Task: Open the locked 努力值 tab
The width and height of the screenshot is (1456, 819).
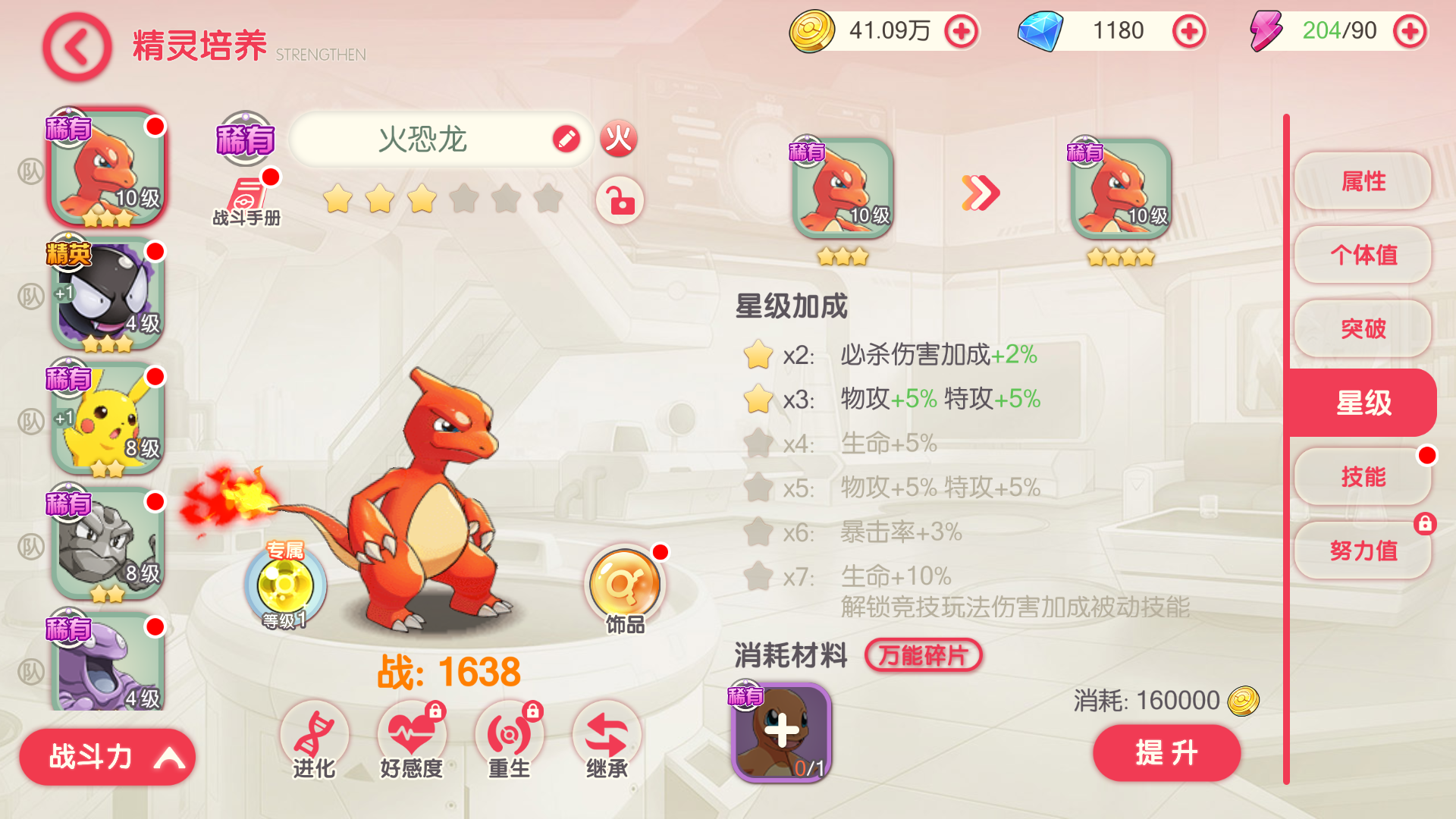Action: [1363, 551]
